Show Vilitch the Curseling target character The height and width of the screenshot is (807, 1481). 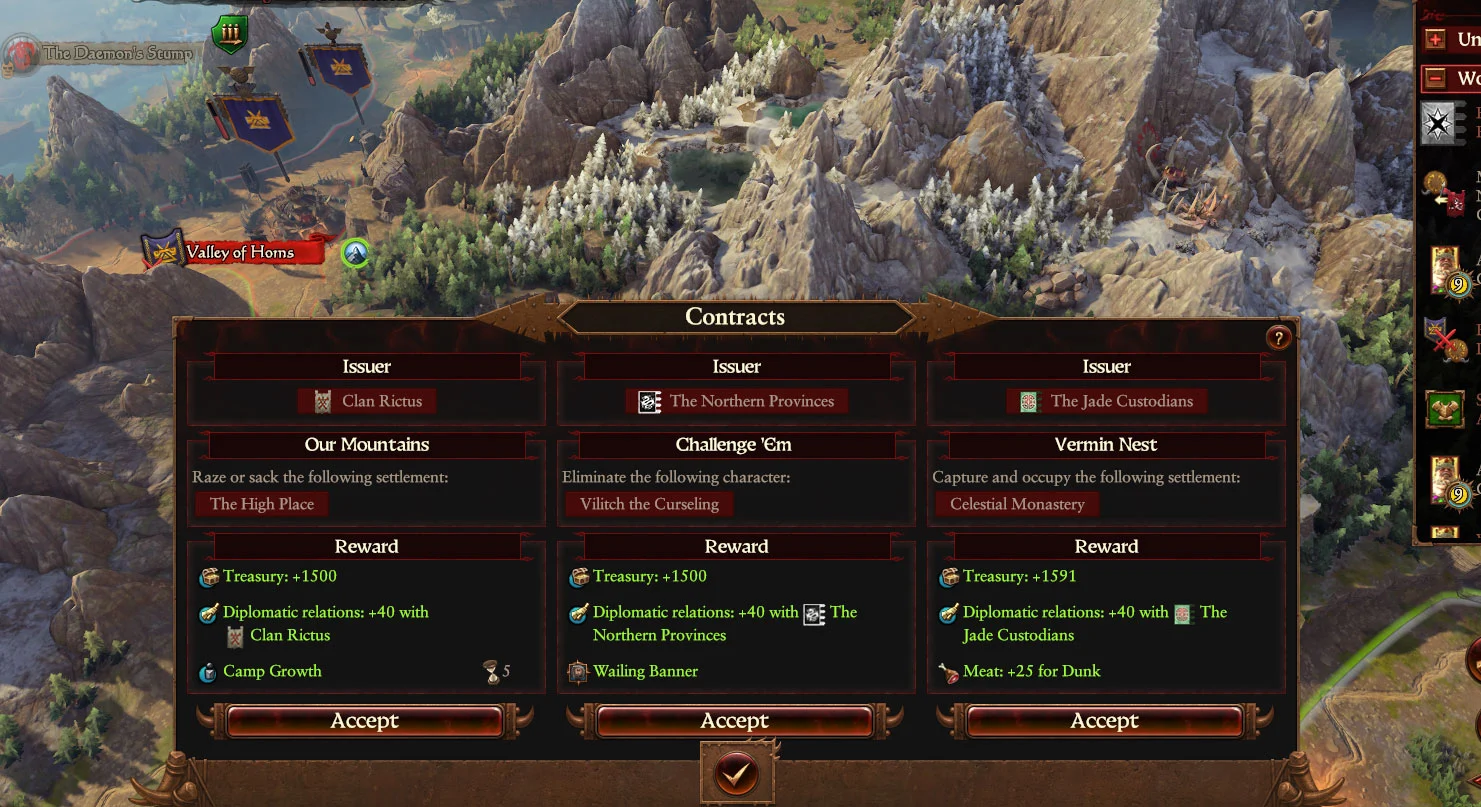649,504
